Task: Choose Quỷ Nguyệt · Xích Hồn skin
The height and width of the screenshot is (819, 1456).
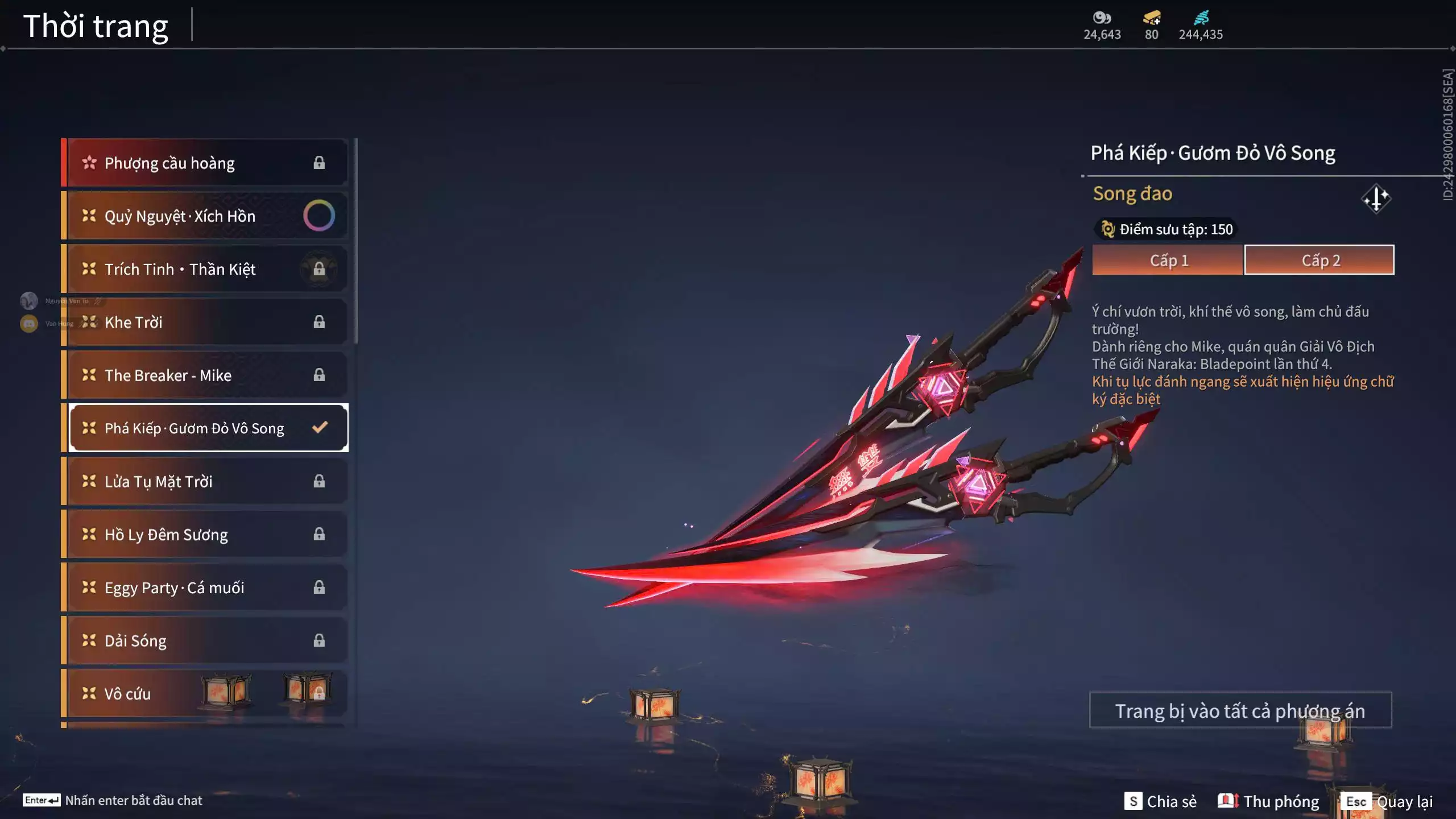Action: pos(205,216)
